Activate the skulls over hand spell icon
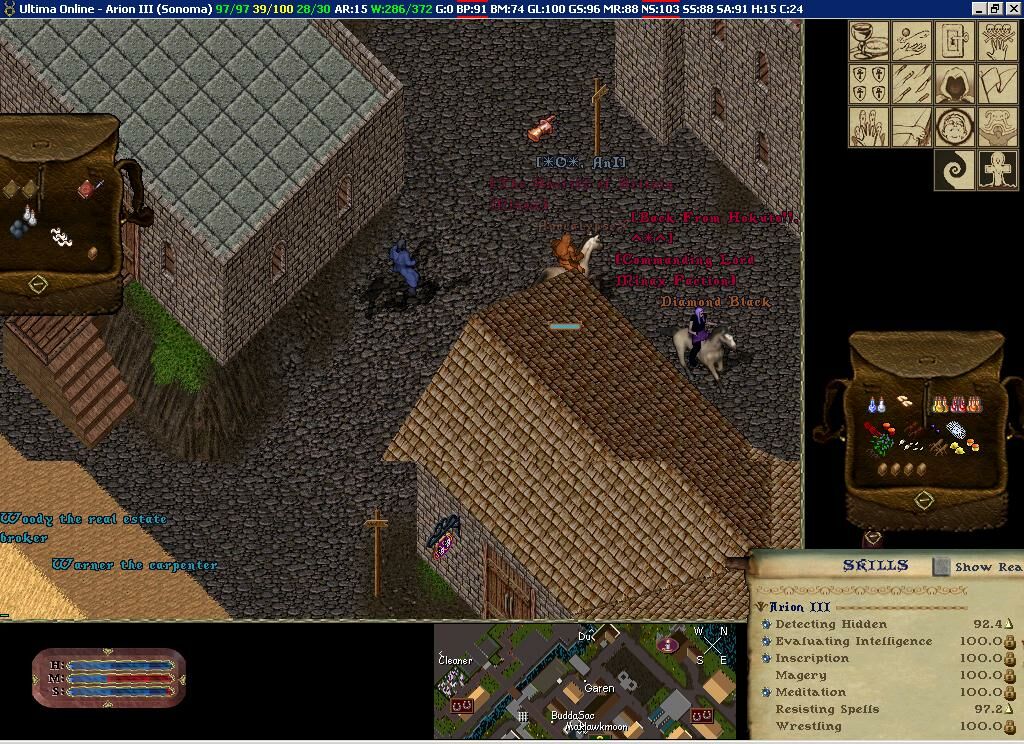The image size is (1024, 744). point(997,41)
